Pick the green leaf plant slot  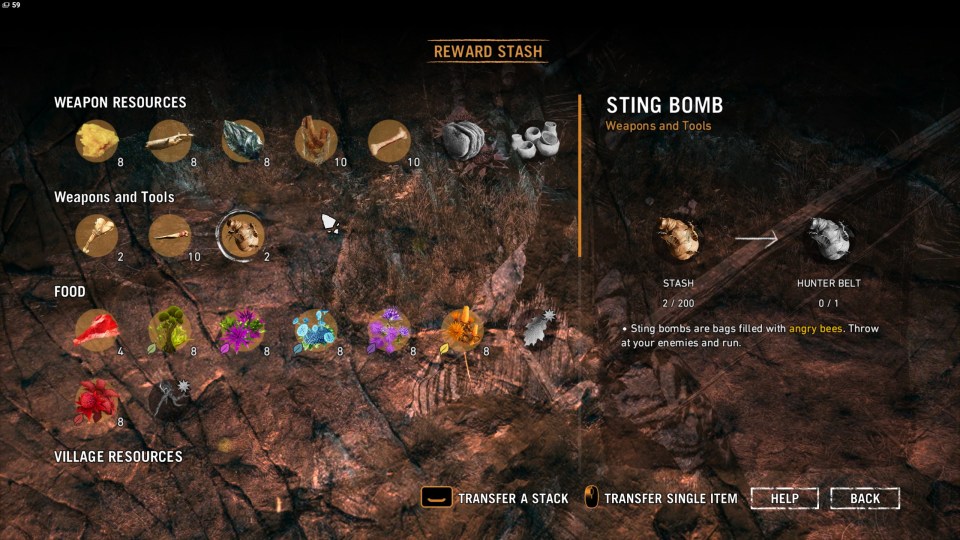coord(169,330)
